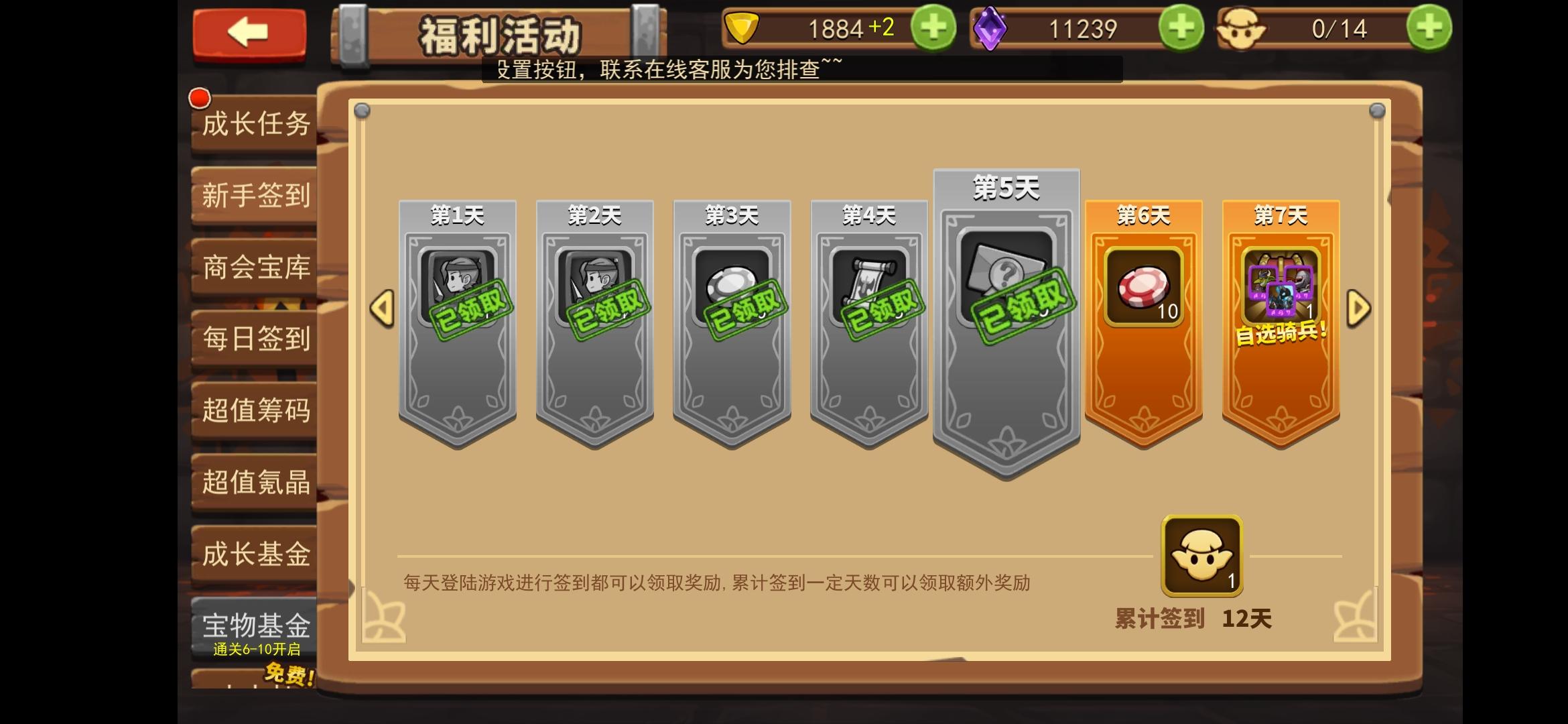Switch to the 新手签到 tab

[255, 196]
